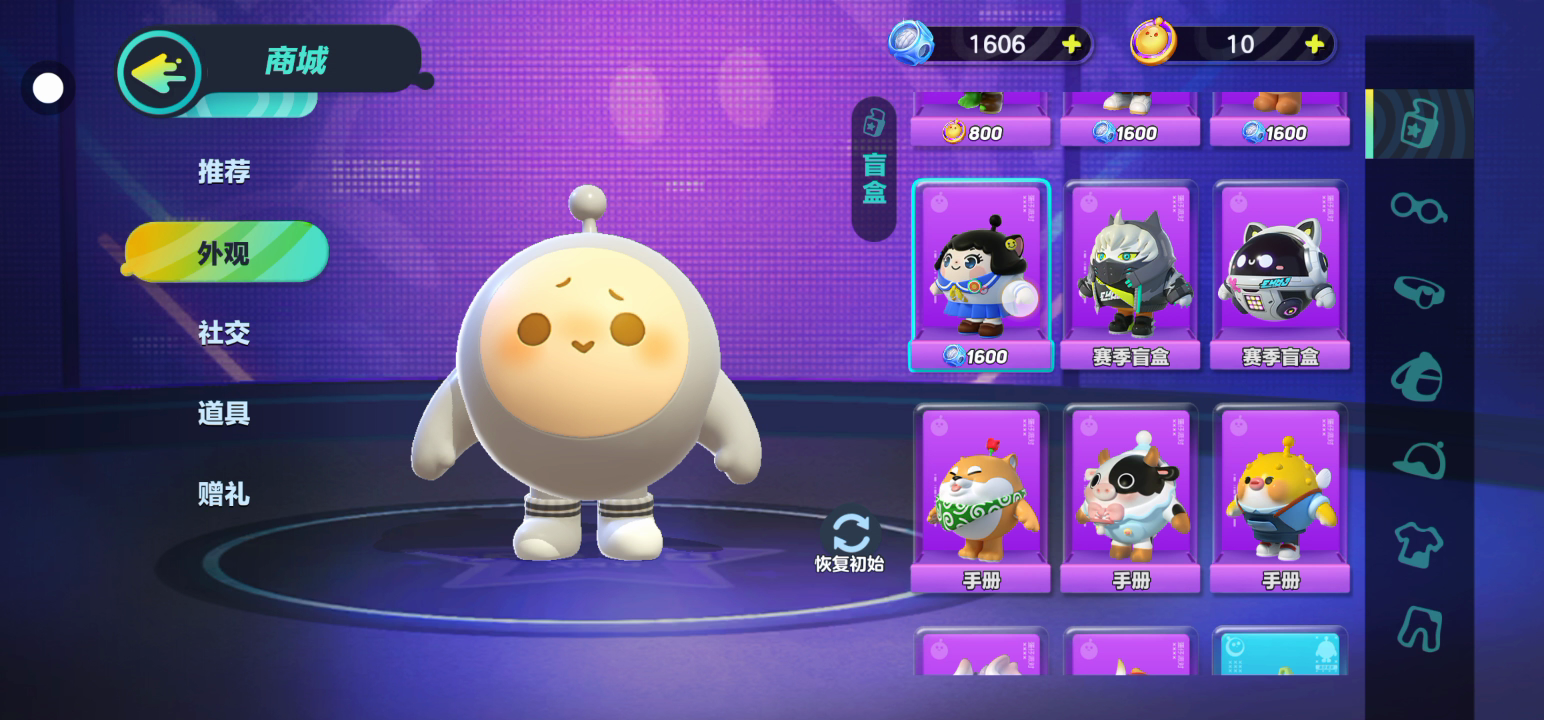Open the t-shirt clothing category
The image size is (1544, 720).
[1418, 545]
